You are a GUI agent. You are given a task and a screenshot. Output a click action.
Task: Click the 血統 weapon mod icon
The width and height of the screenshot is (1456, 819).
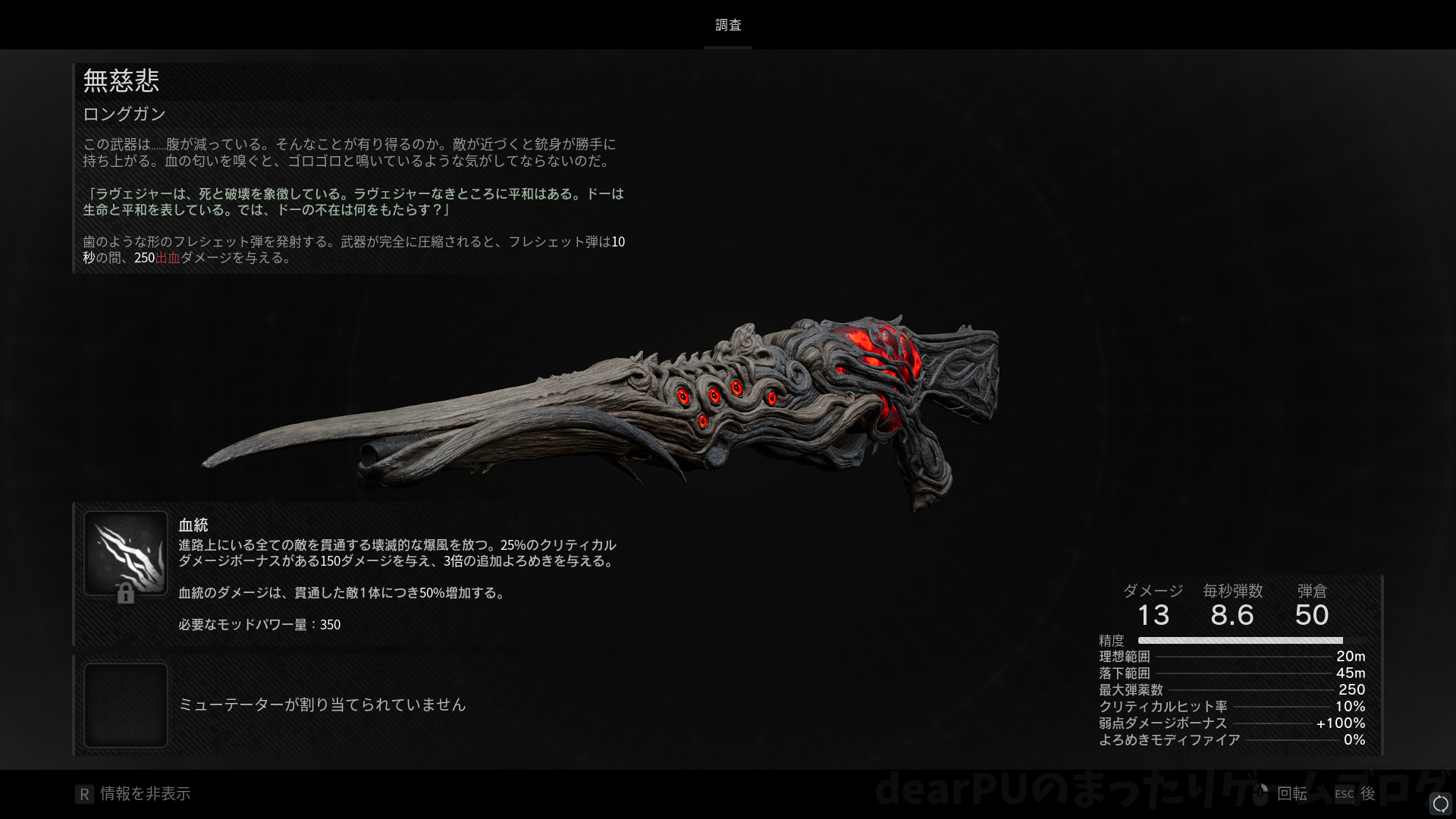pyautogui.click(x=126, y=553)
